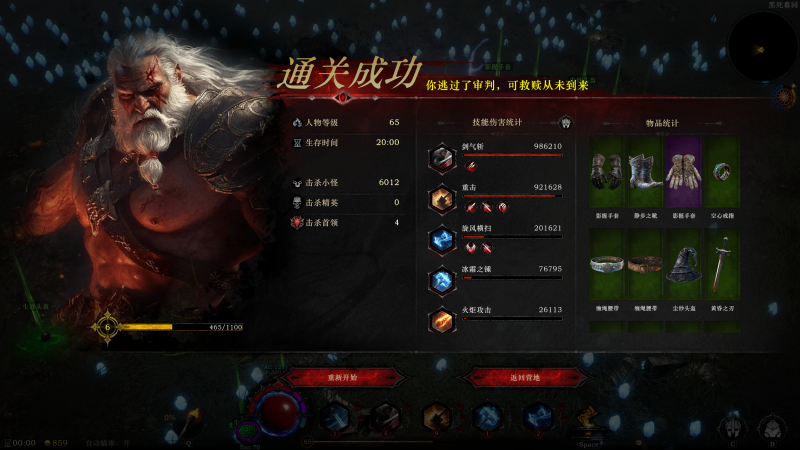Viewport: 800px width, 450px height.
Task: Select the 旋风横扫 whirlwind skill icon
Action: [x=442, y=240]
